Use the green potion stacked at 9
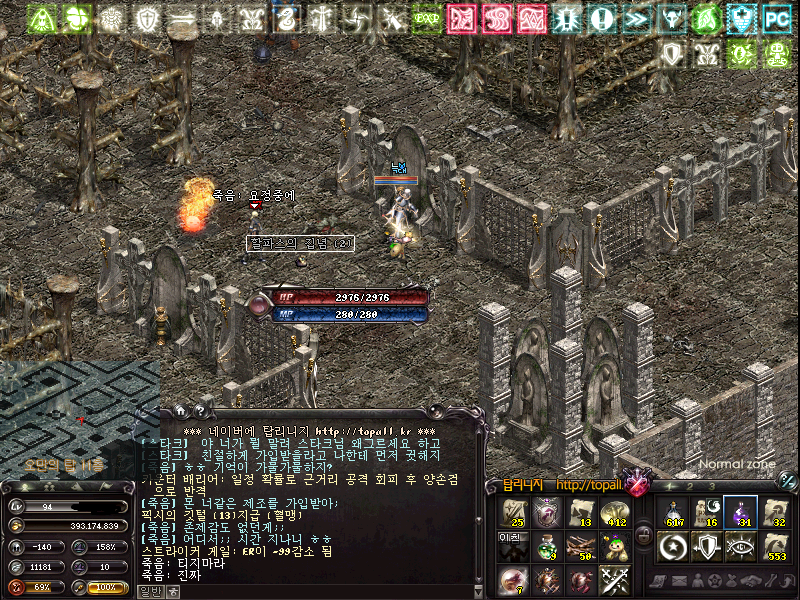This screenshot has height=600, width=800. (x=546, y=546)
